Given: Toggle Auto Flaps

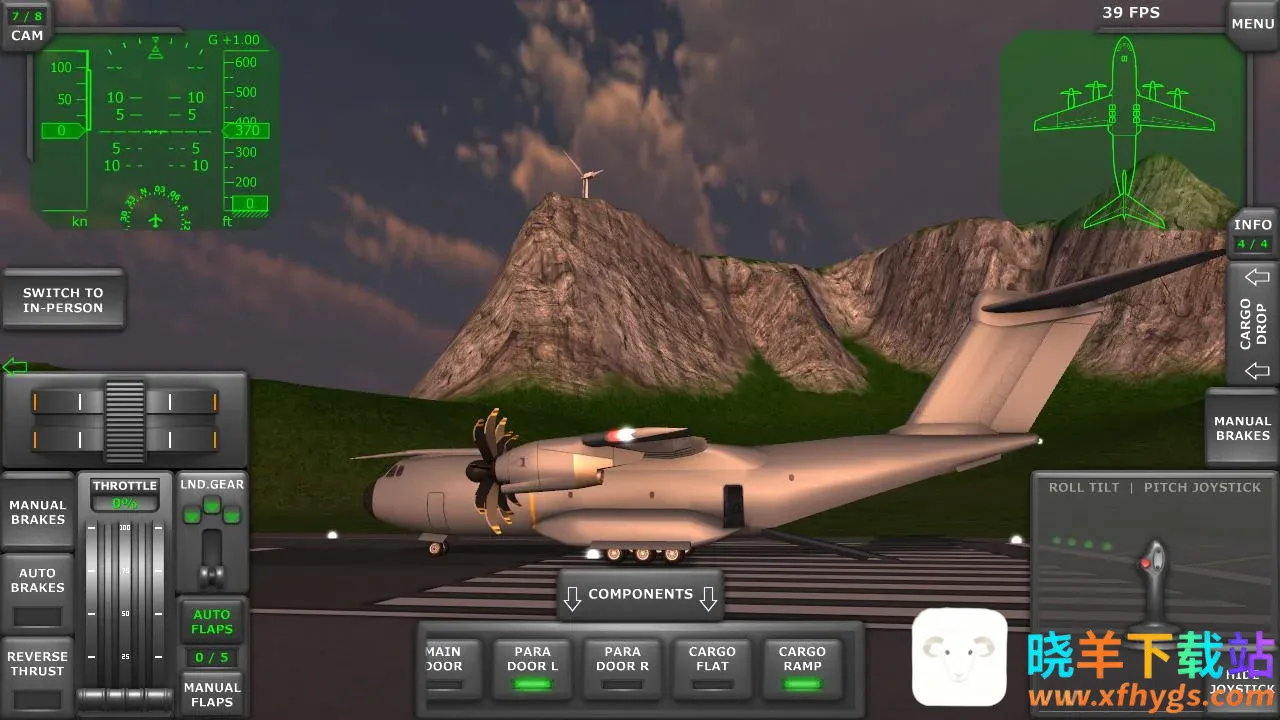Looking at the screenshot, I should [212, 621].
